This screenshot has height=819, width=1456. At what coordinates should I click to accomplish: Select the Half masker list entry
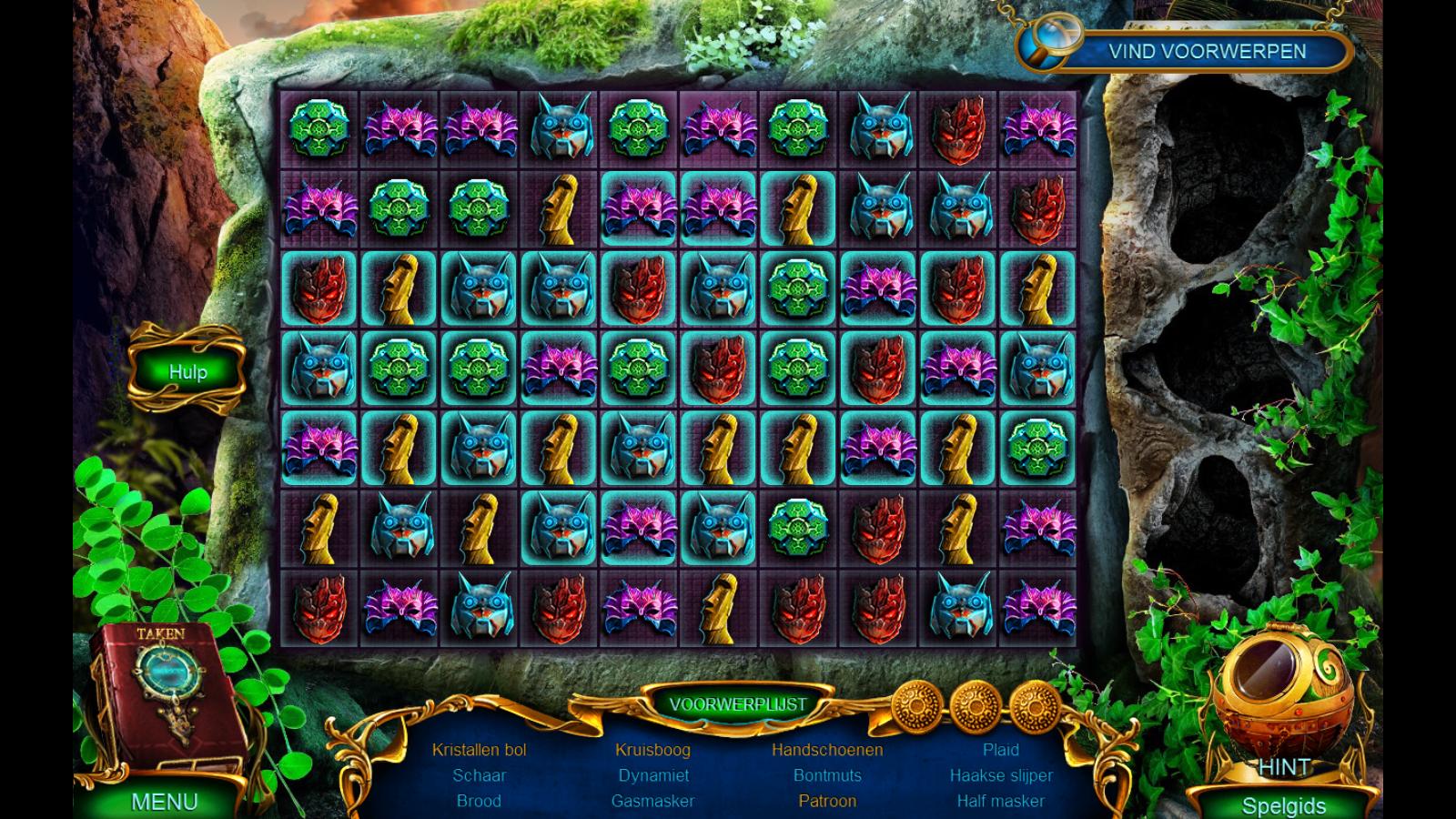pyautogui.click(x=1001, y=801)
